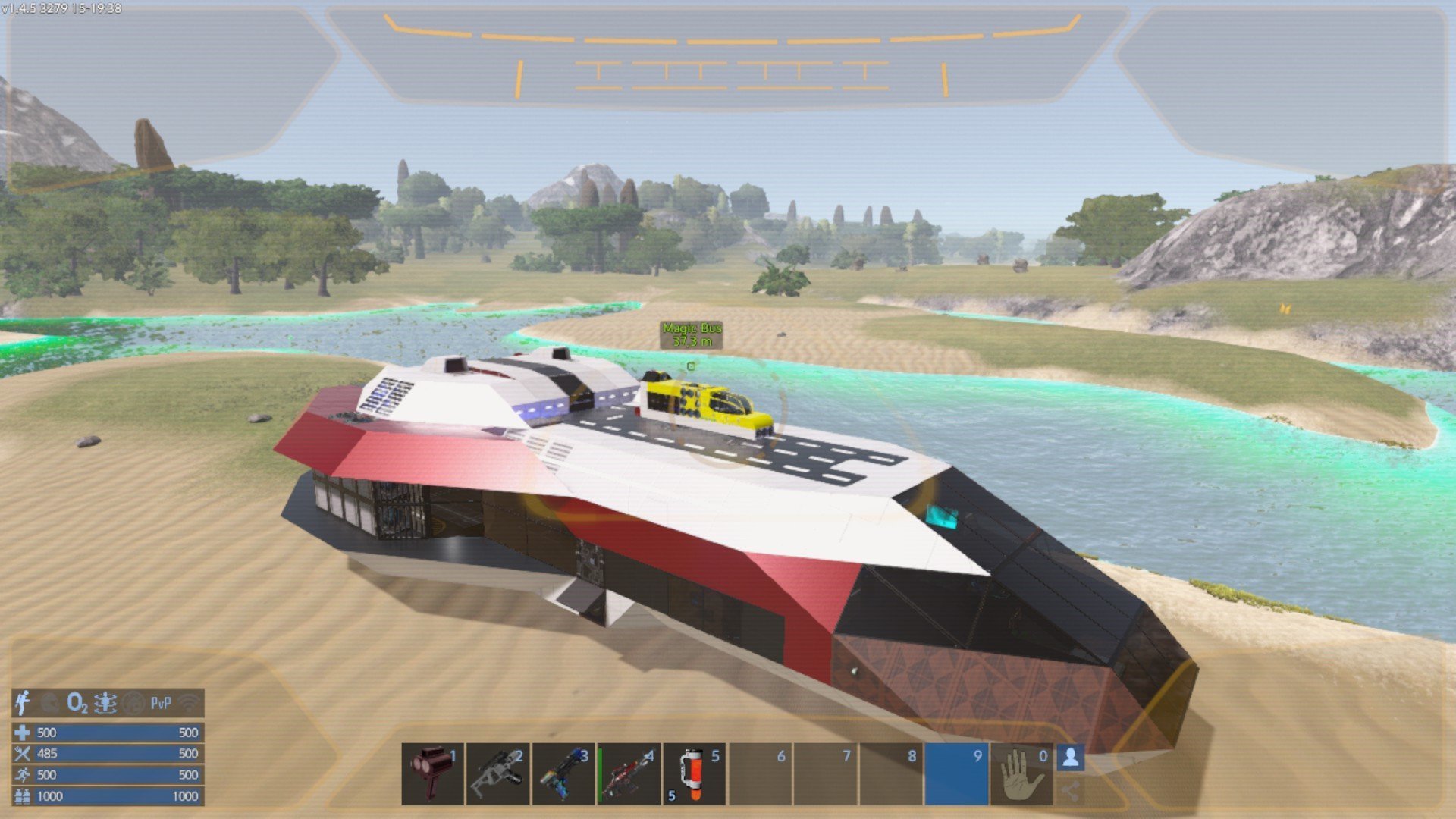Select the highlighted blue slot 9

click(x=956, y=773)
